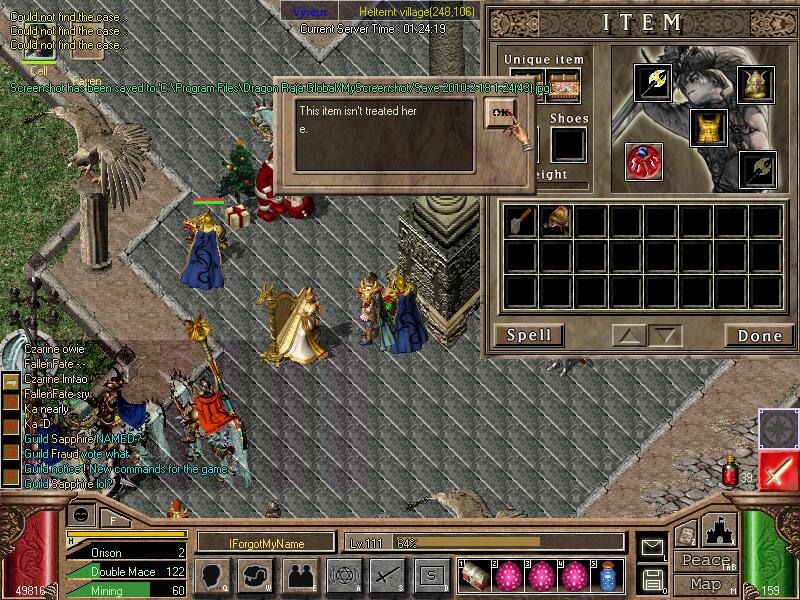The height and width of the screenshot is (600, 800).
Task: Open the Spell panel from Item window
Action: pos(529,335)
